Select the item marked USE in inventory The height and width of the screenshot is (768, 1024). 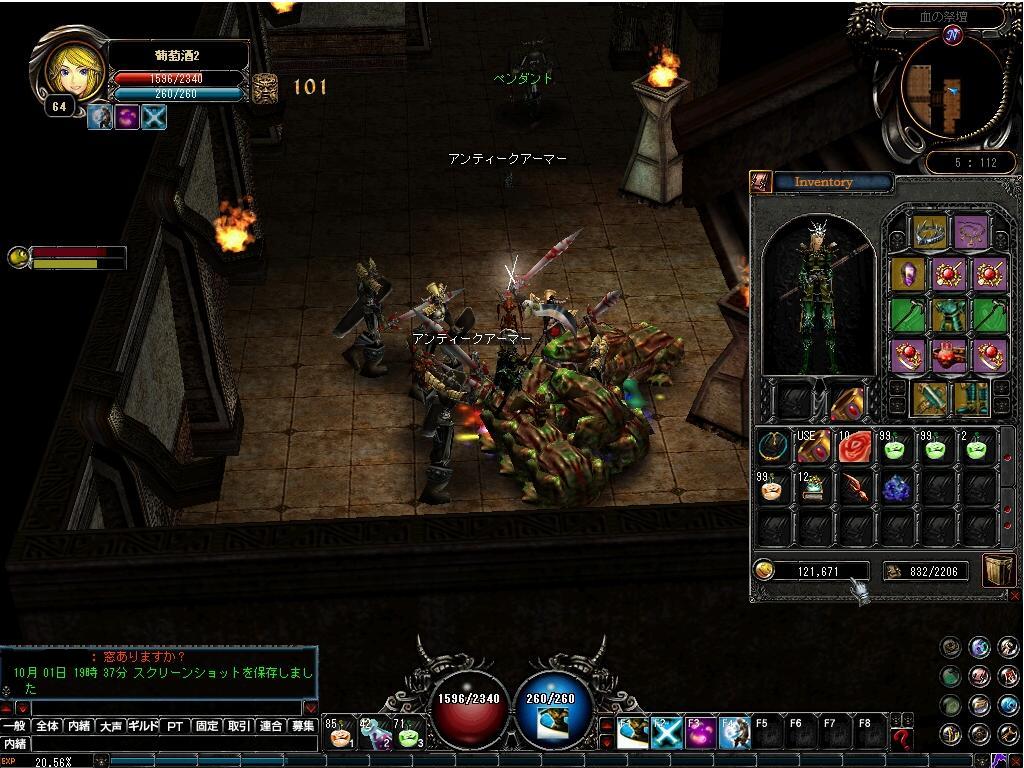point(811,448)
